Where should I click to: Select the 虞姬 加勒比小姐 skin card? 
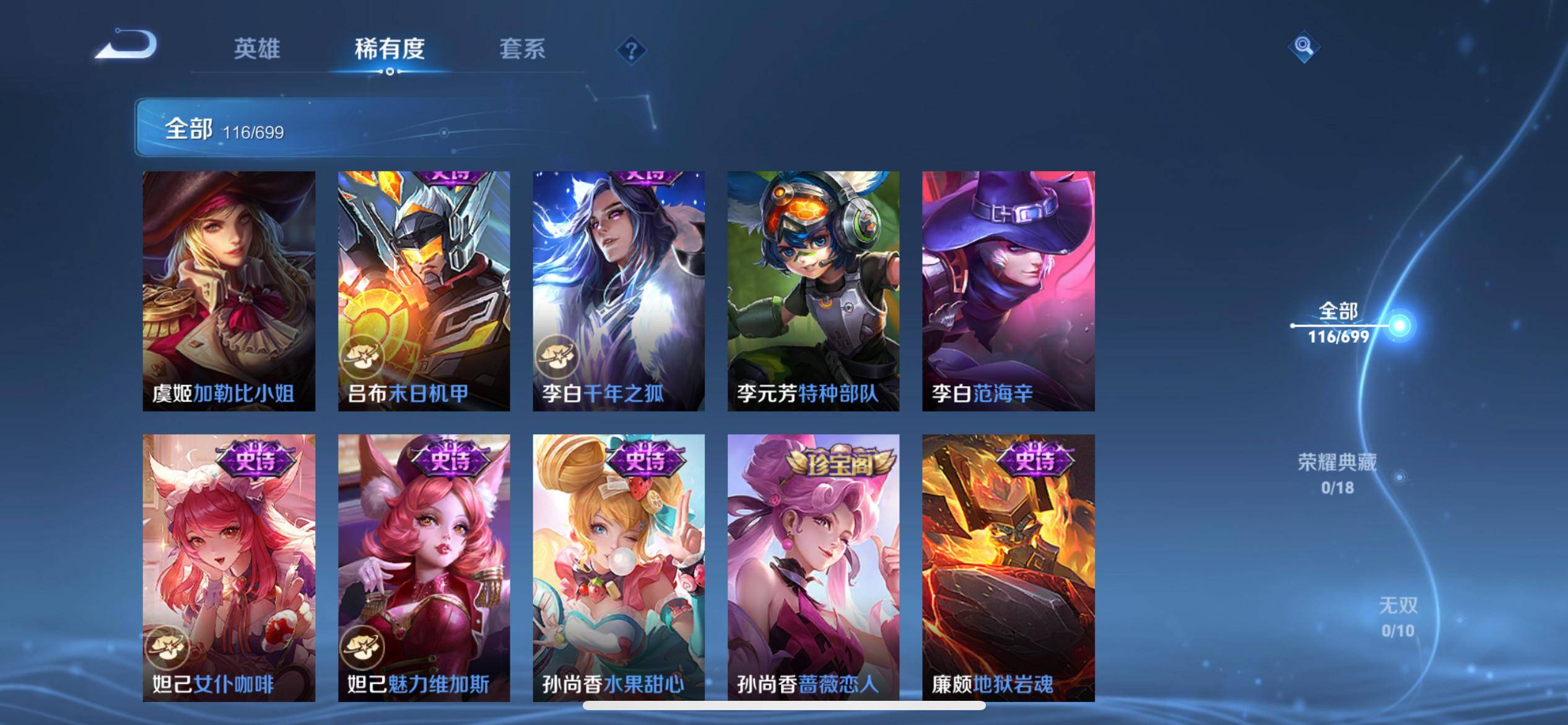pyautogui.click(x=229, y=291)
